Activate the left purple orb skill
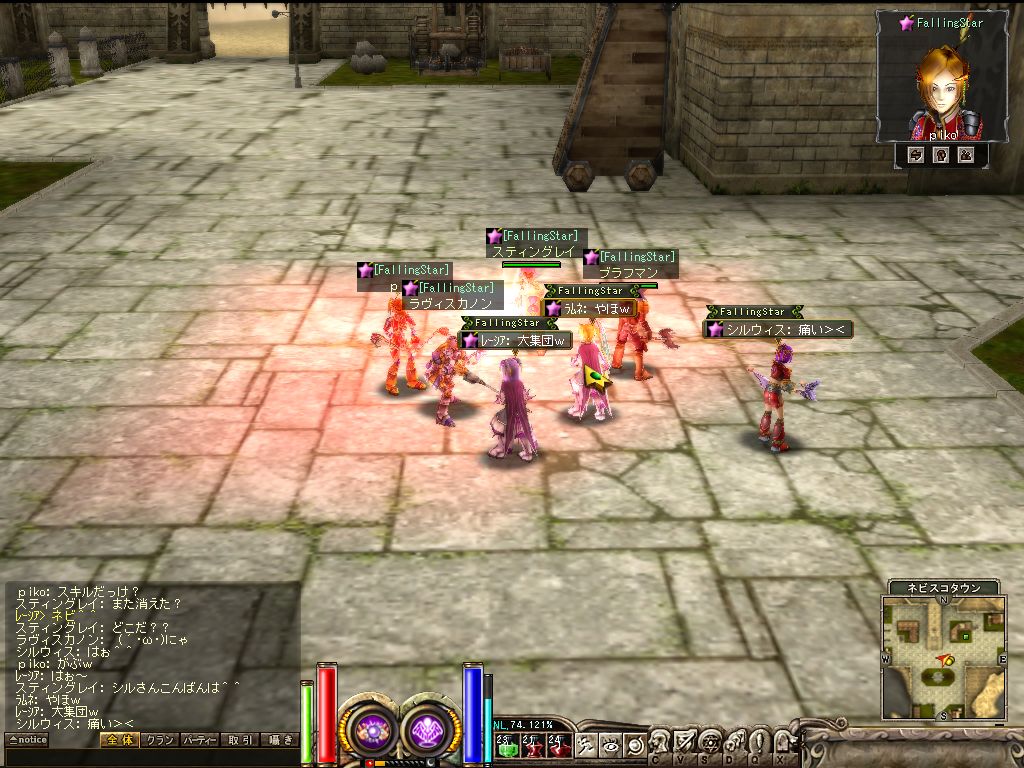Viewport: 1024px width, 768px height. [374, 732]
